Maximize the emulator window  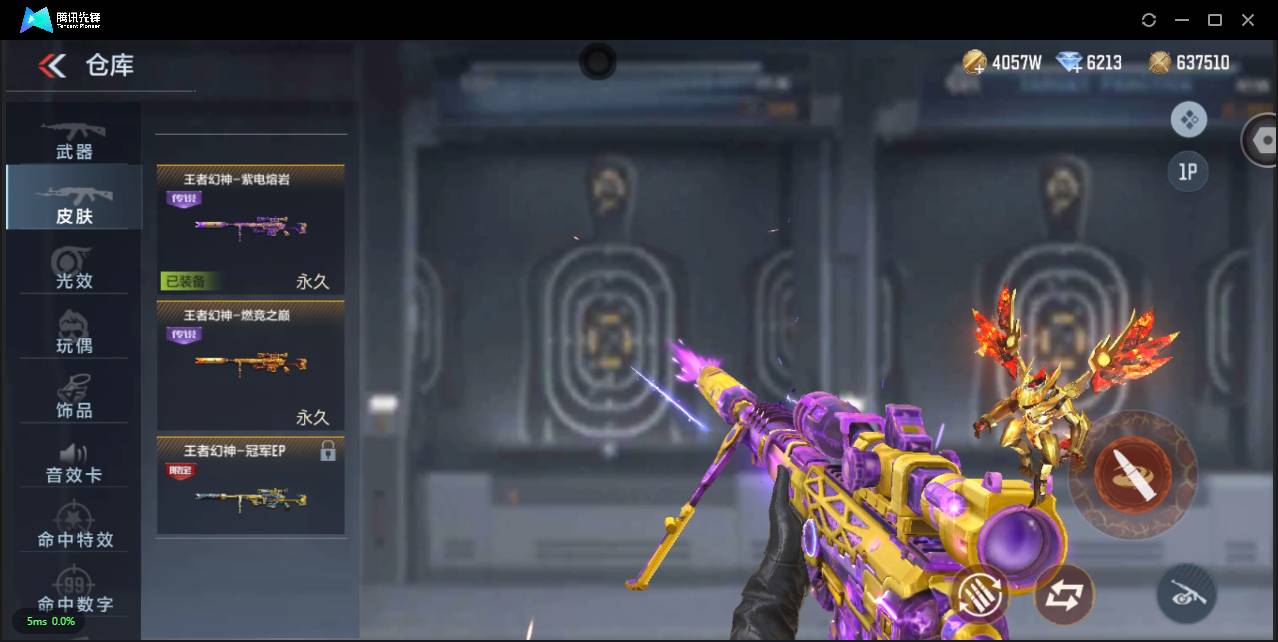pos(1215,20)
